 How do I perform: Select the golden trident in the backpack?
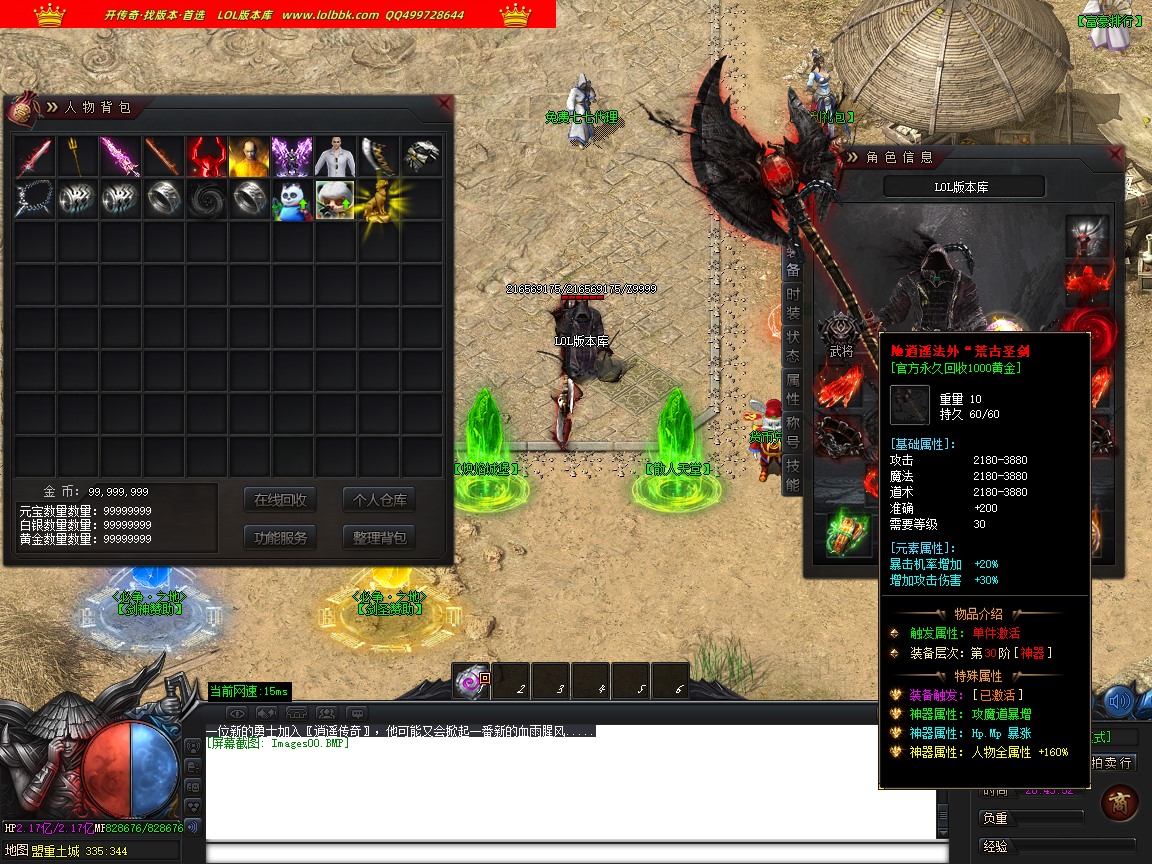tap(77, 157)
